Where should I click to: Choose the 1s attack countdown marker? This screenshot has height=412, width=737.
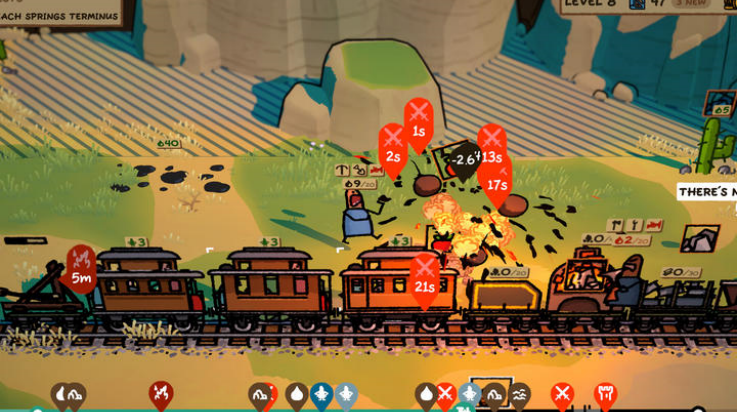click(419, 118)
